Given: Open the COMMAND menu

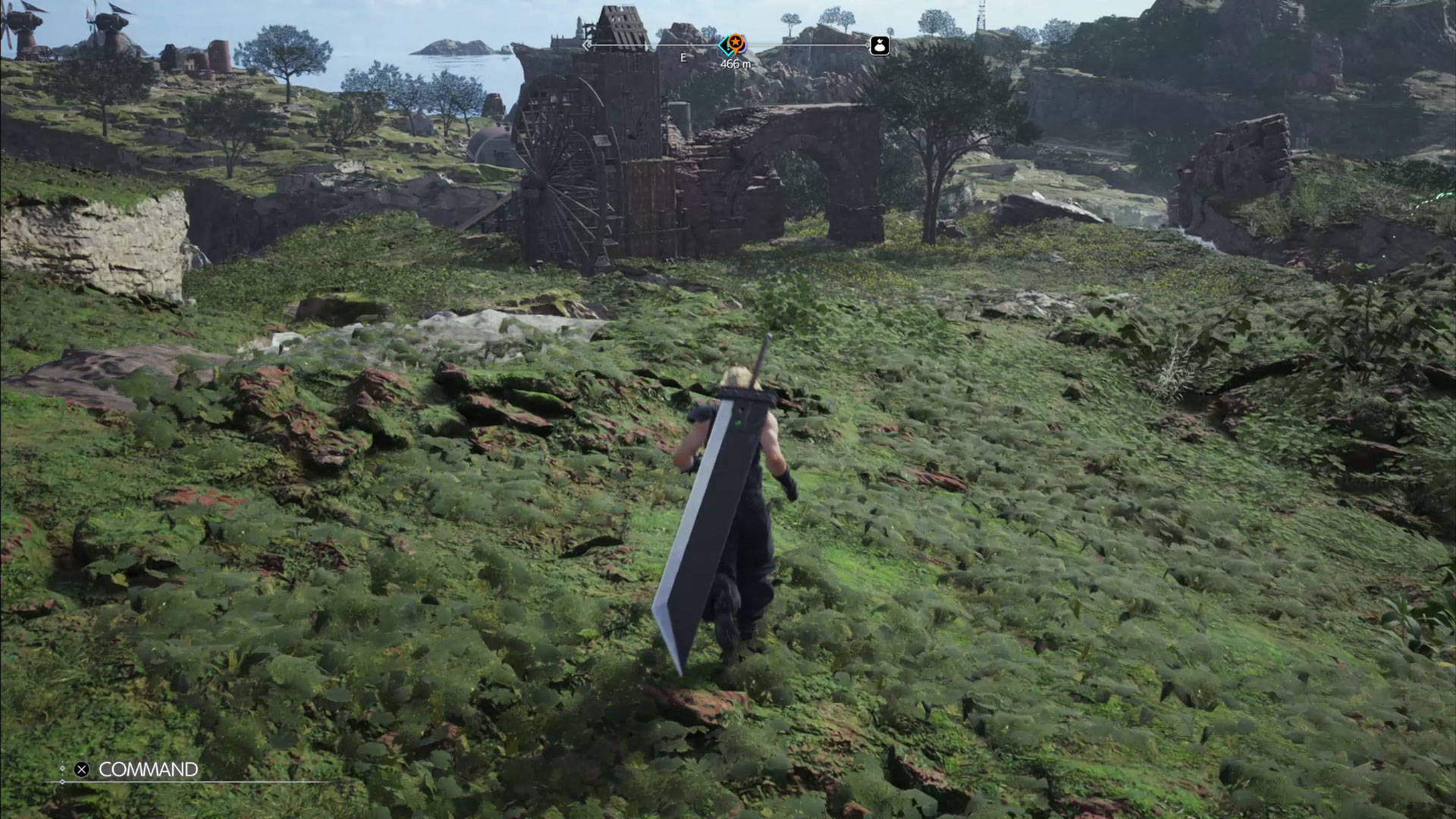Looking at the screenshot, I should [149, 769].
